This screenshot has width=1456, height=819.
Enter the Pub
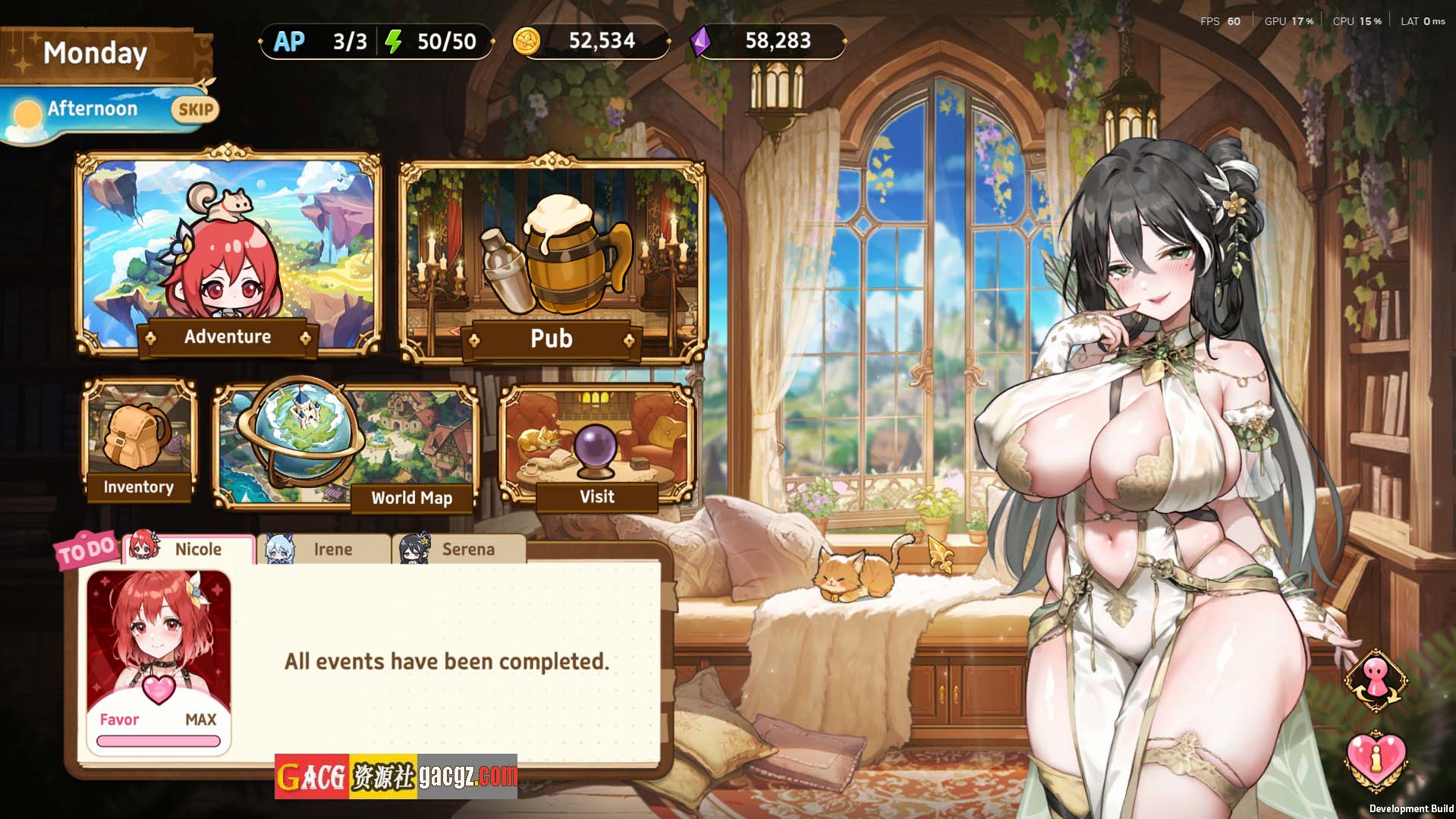point(552,262)
